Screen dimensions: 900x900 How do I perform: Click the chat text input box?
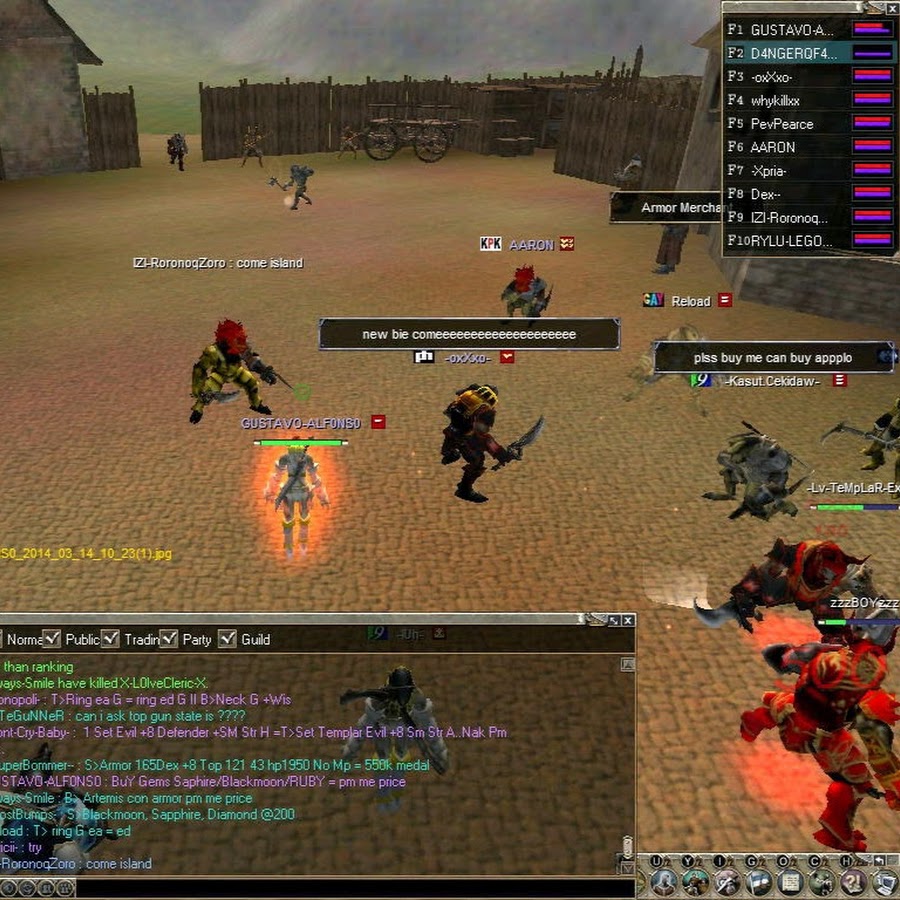tap(350, 887)
